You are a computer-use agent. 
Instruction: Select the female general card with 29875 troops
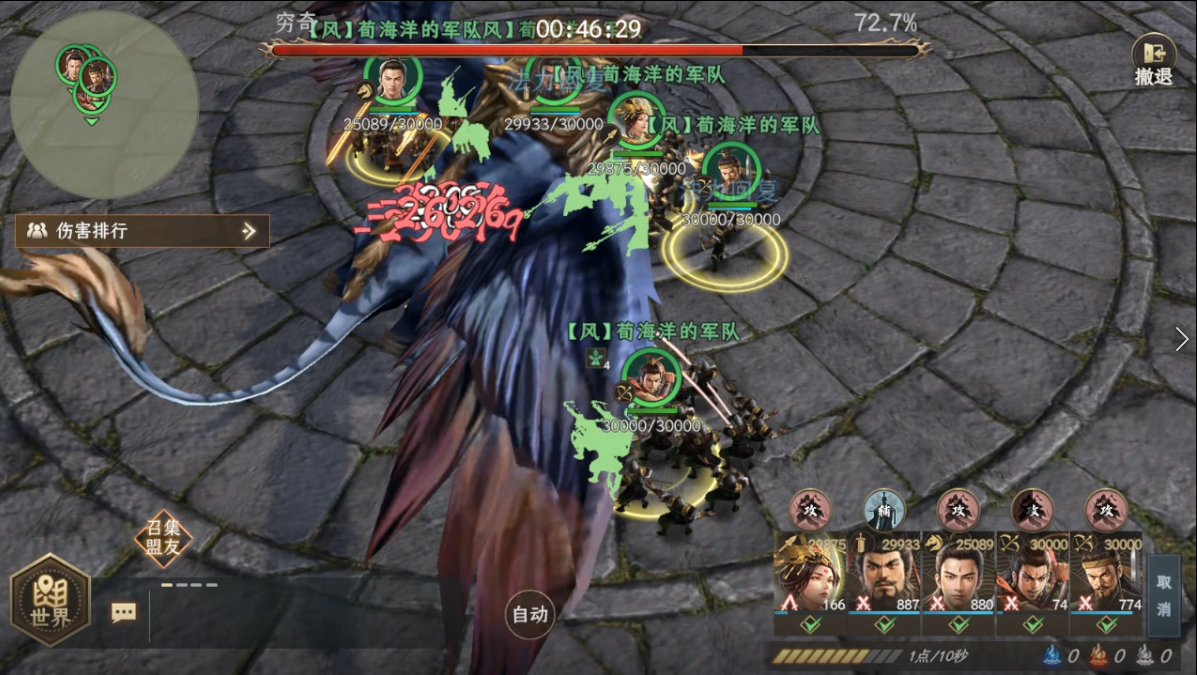click(x=811, y=580)
